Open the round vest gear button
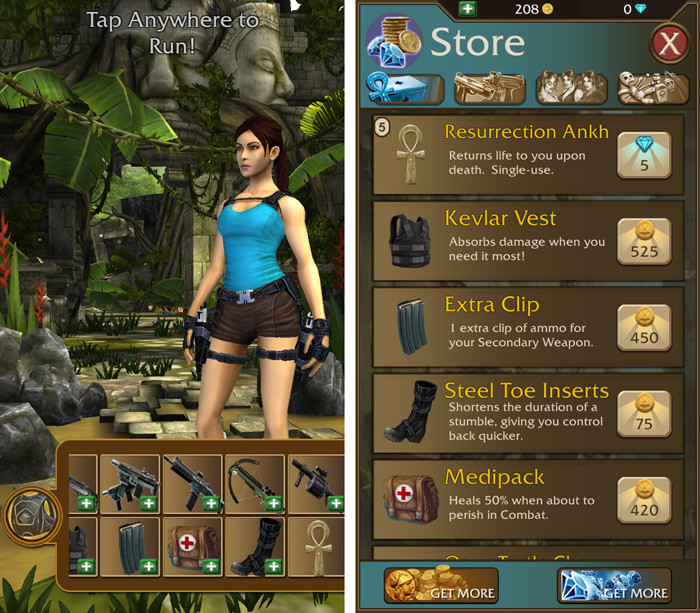 tap(31, 516)
